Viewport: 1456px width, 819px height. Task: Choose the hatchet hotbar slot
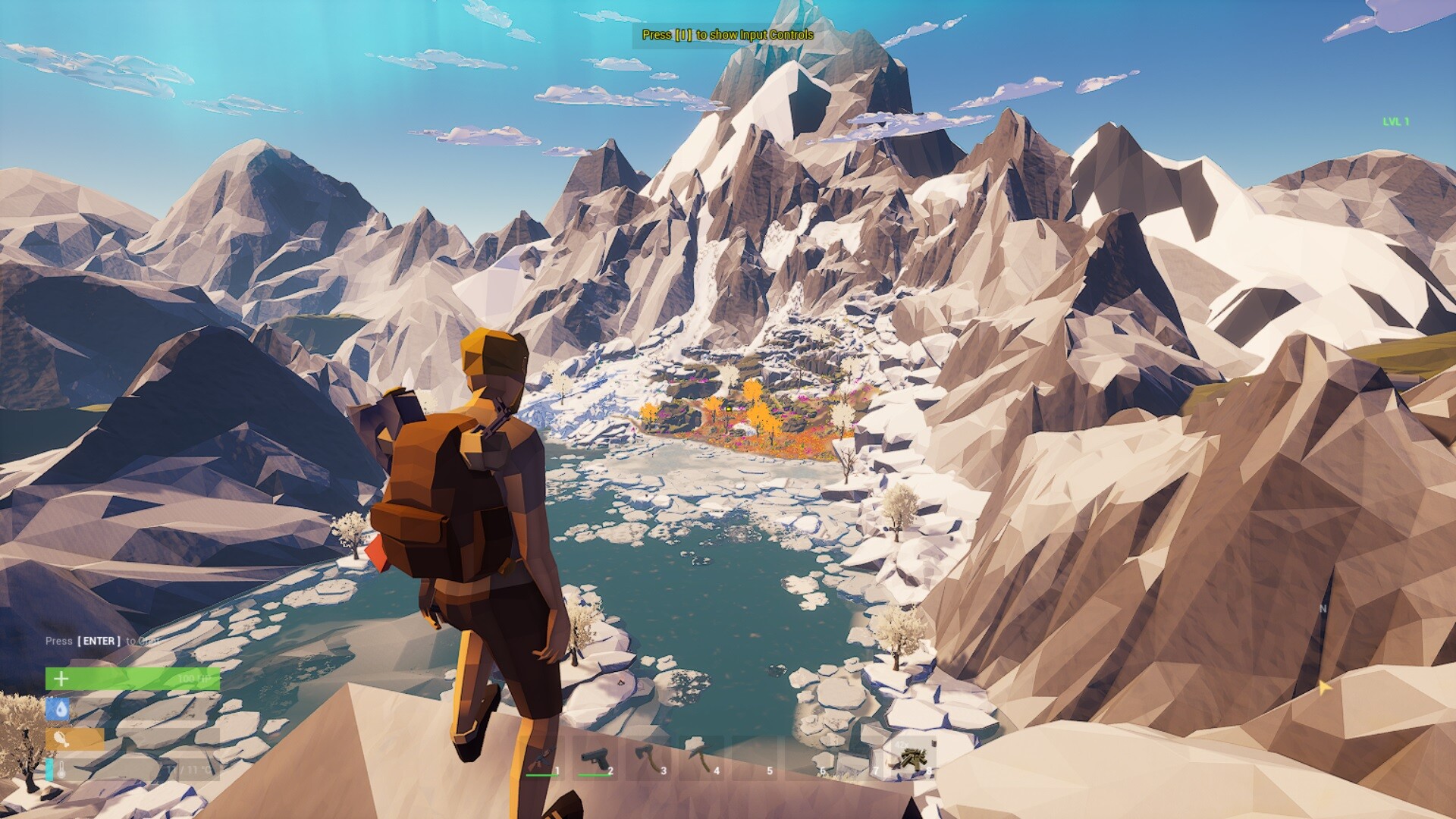tap(648, 758)
